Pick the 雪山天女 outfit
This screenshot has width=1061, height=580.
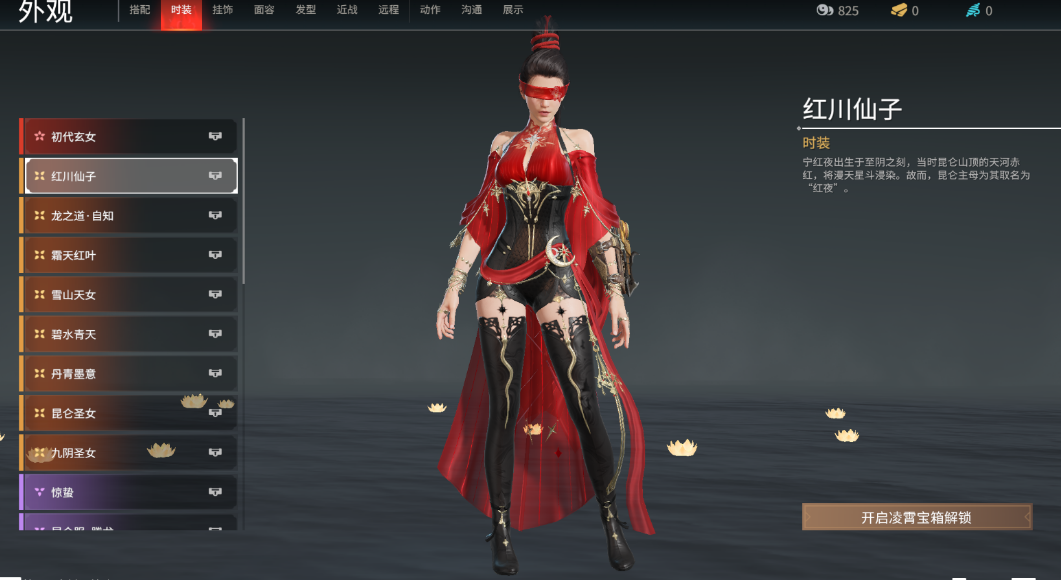click(128, 295)
